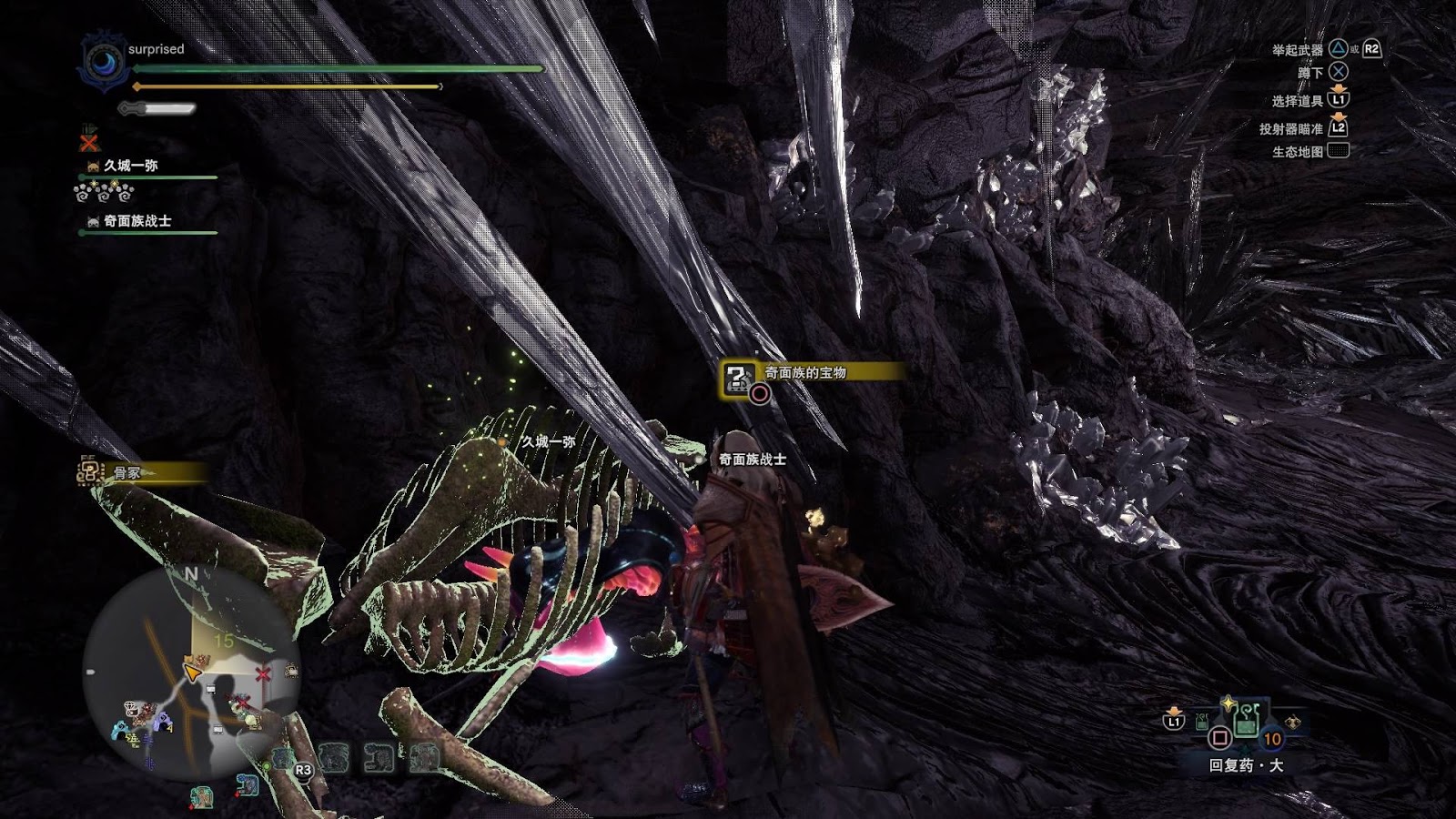Click the 骨冢 bonepile gather label
The width and height of the screenshot is (1456, 819).
[127, 472]
